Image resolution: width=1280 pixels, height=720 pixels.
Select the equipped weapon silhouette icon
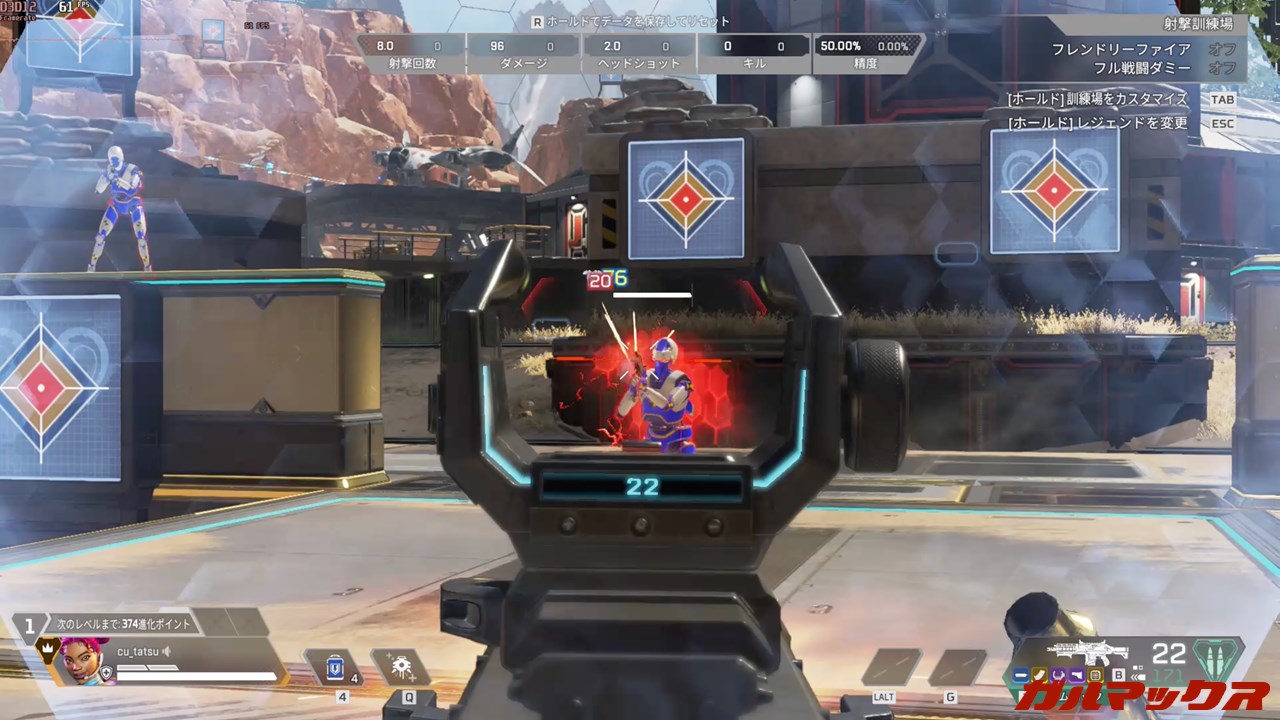point(1087,651)
